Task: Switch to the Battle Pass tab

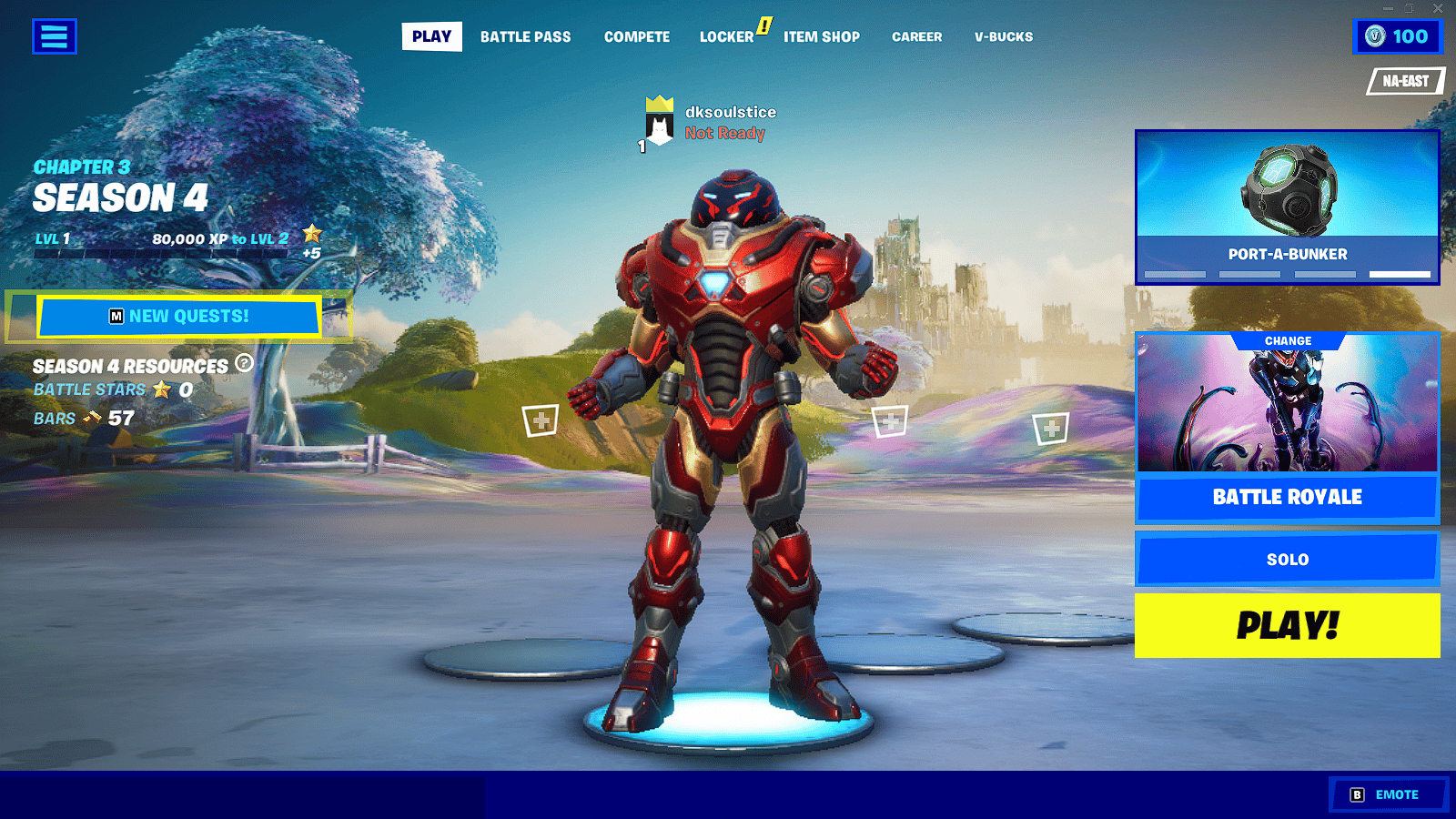Action: (x=526, y=36)
